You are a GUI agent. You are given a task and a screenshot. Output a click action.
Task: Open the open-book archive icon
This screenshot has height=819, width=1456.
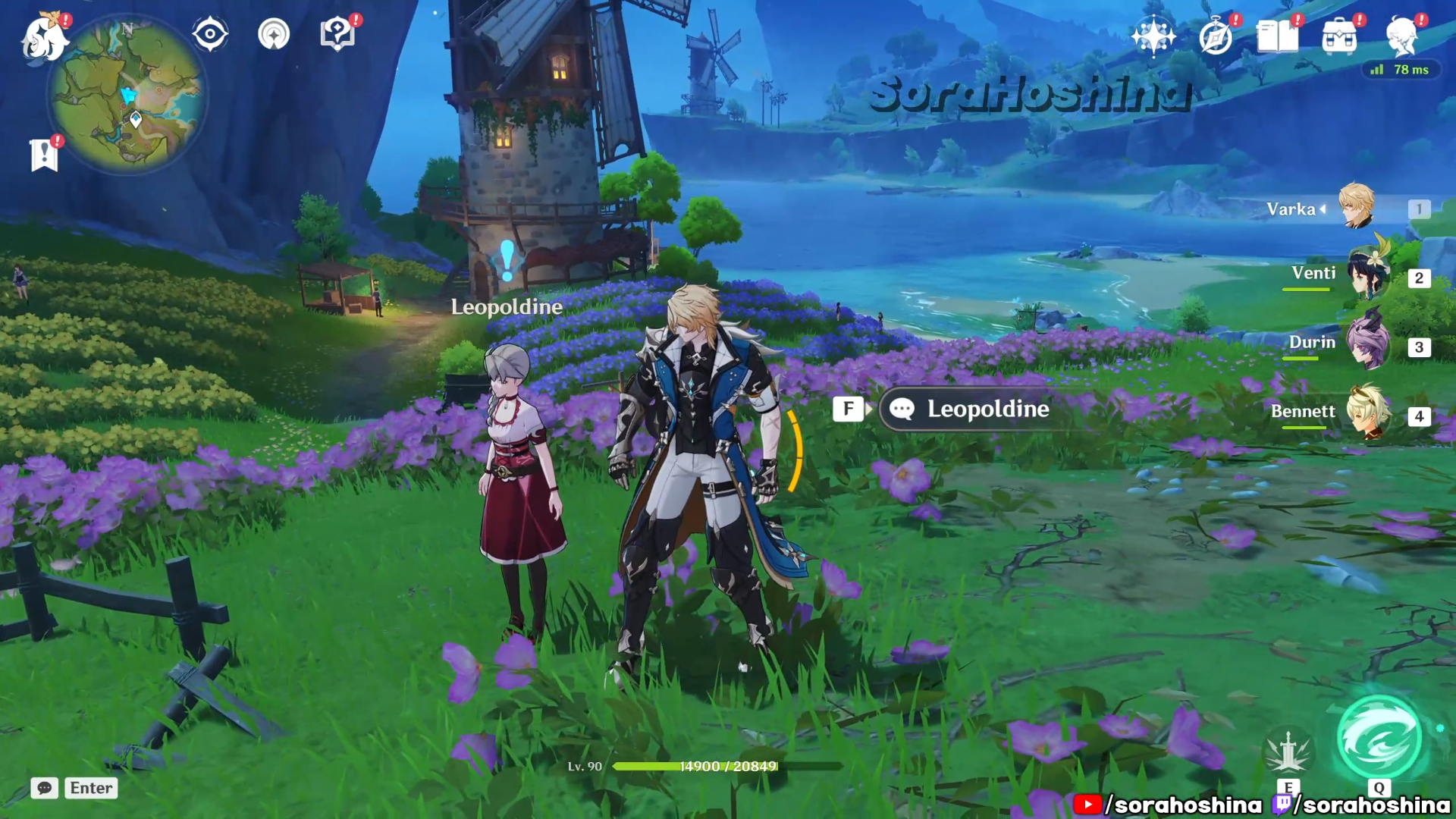click(x=1277, y=36)
